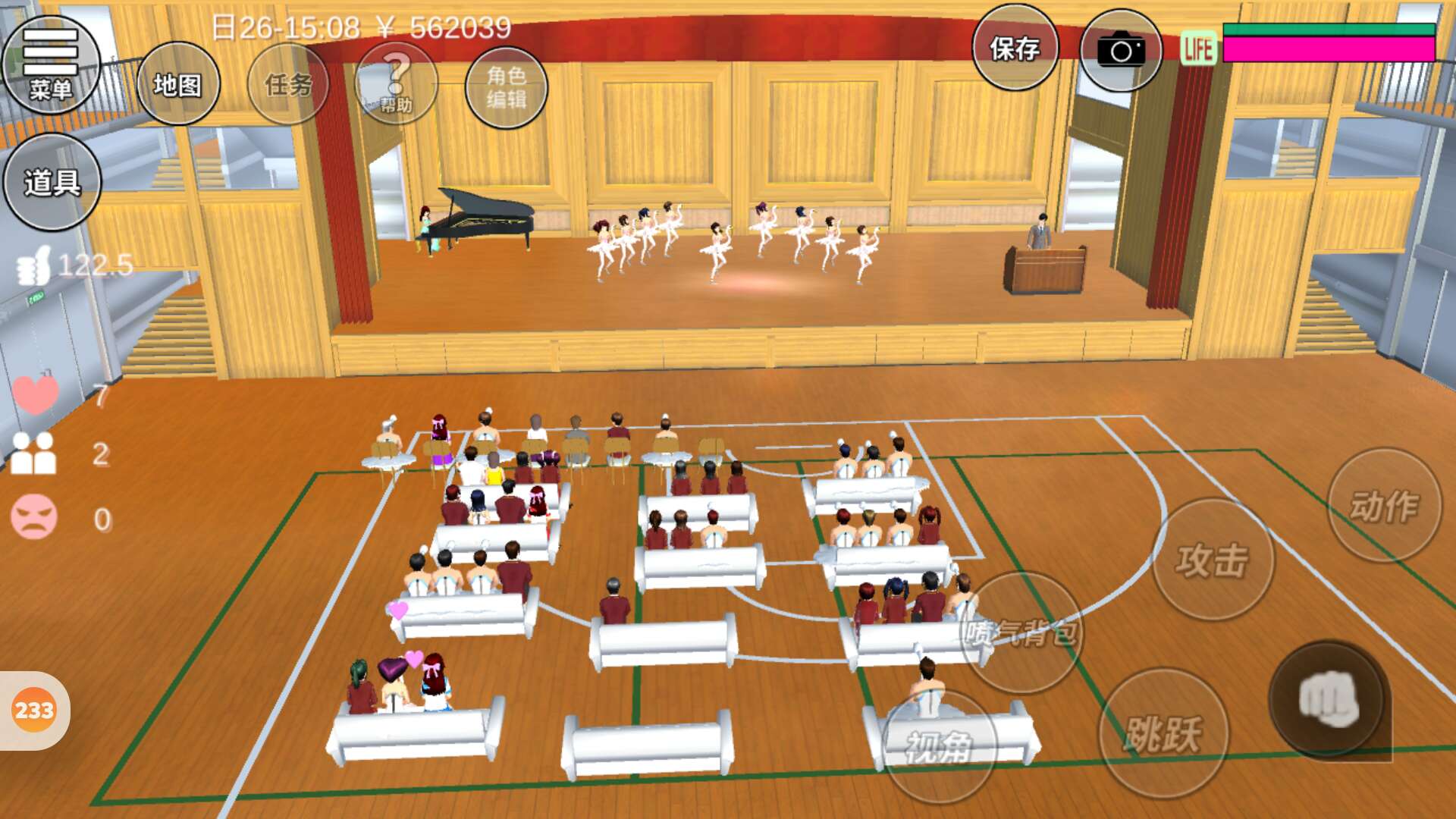Open the orange 233 overlay badge

[x=34, y=711]
